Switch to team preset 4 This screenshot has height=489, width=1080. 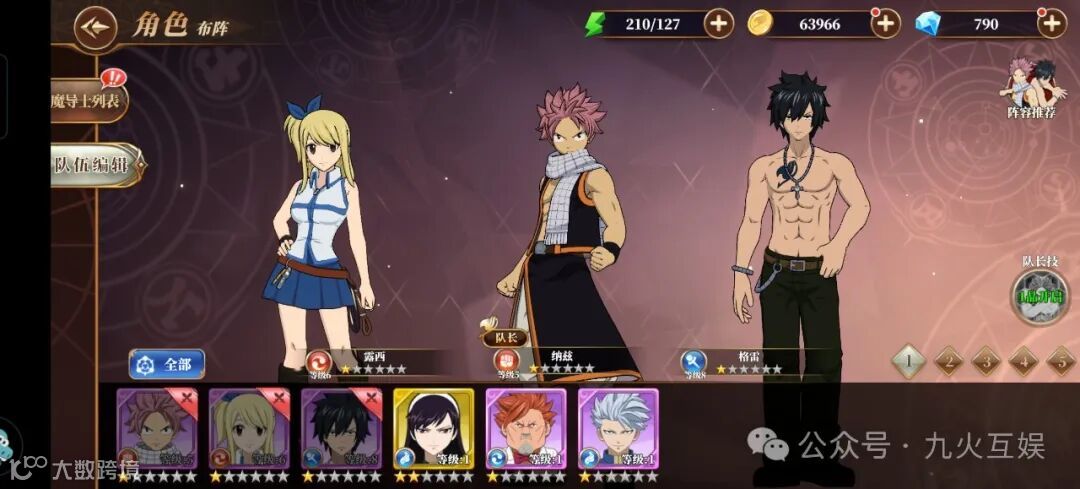tap(1023, 361)
